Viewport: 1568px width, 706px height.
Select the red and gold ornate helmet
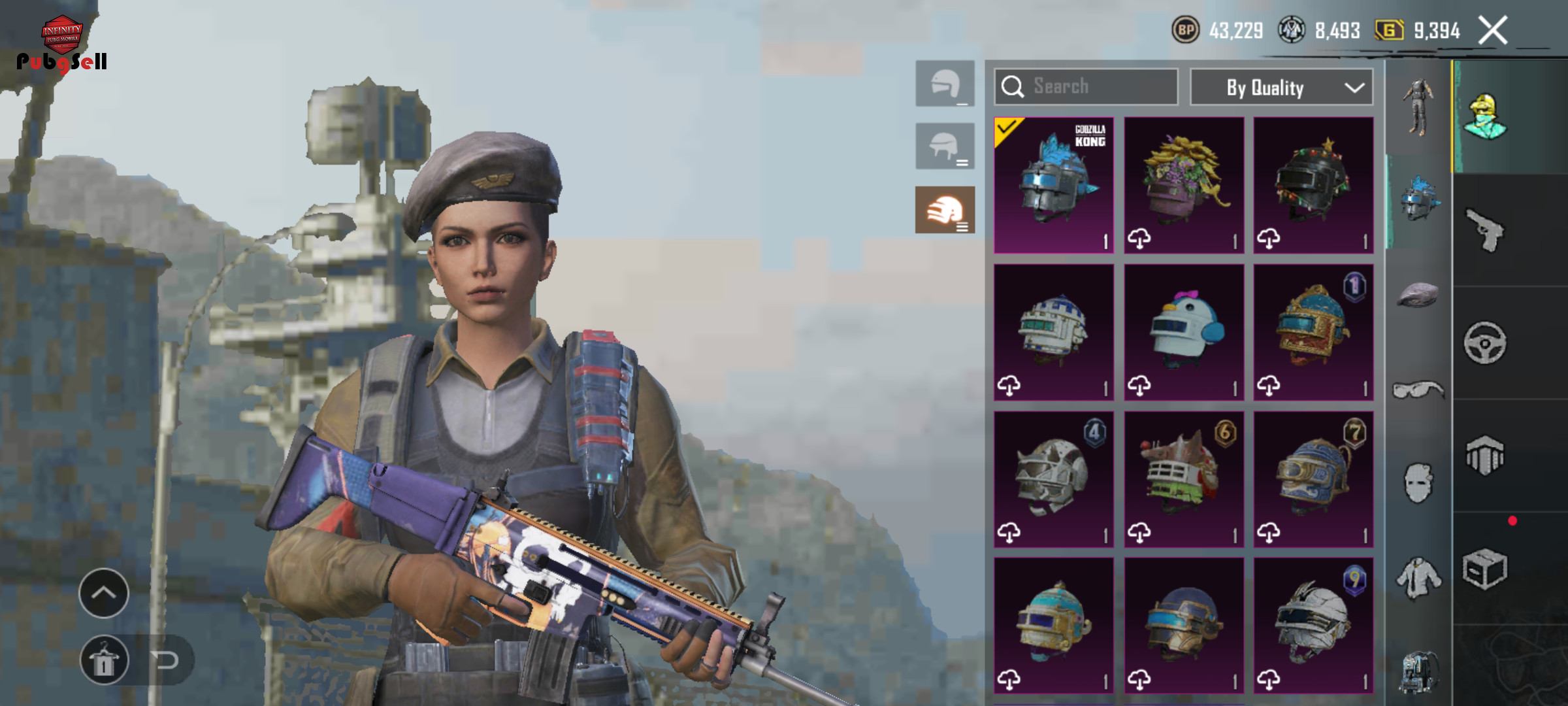click(x=1313, y=332)
